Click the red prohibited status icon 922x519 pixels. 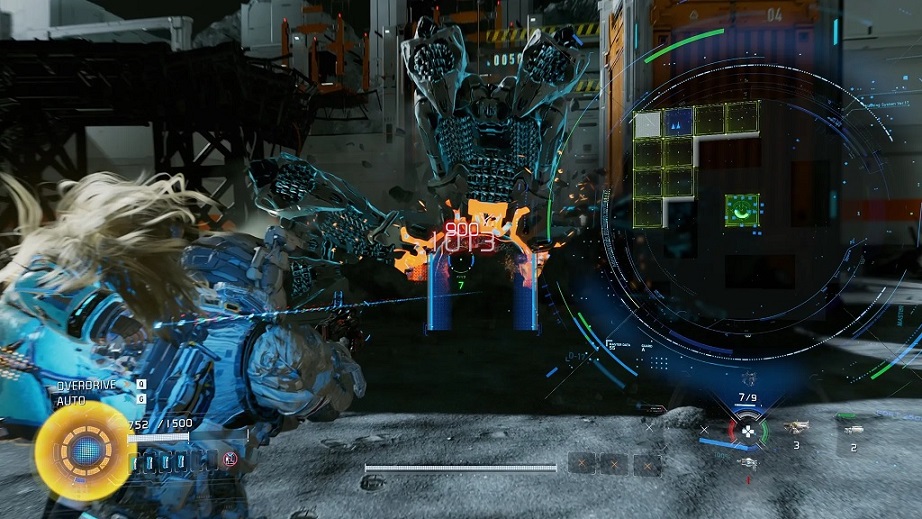tap(229, 460)
